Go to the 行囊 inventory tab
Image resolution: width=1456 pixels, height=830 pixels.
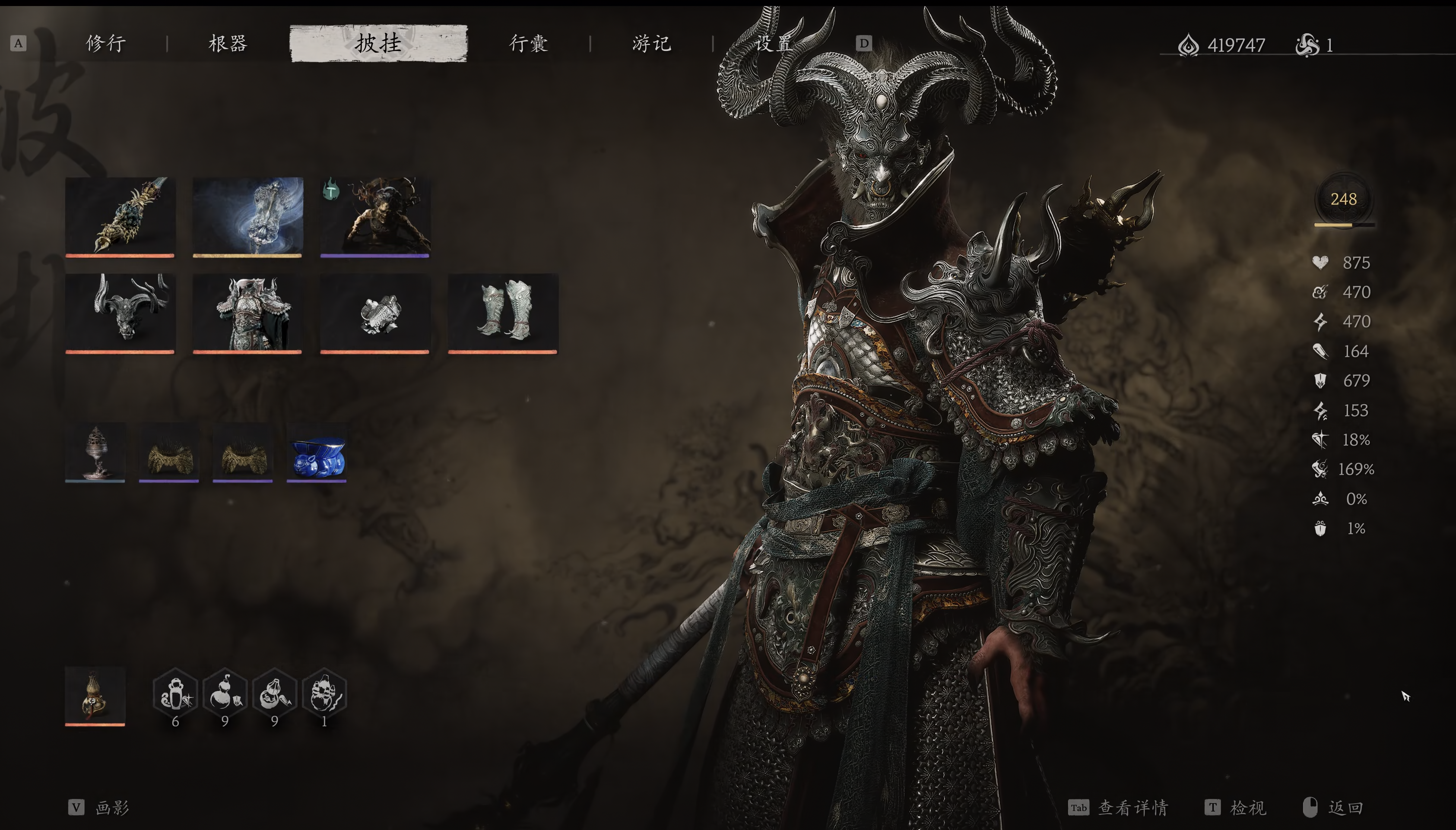point(529,43)
